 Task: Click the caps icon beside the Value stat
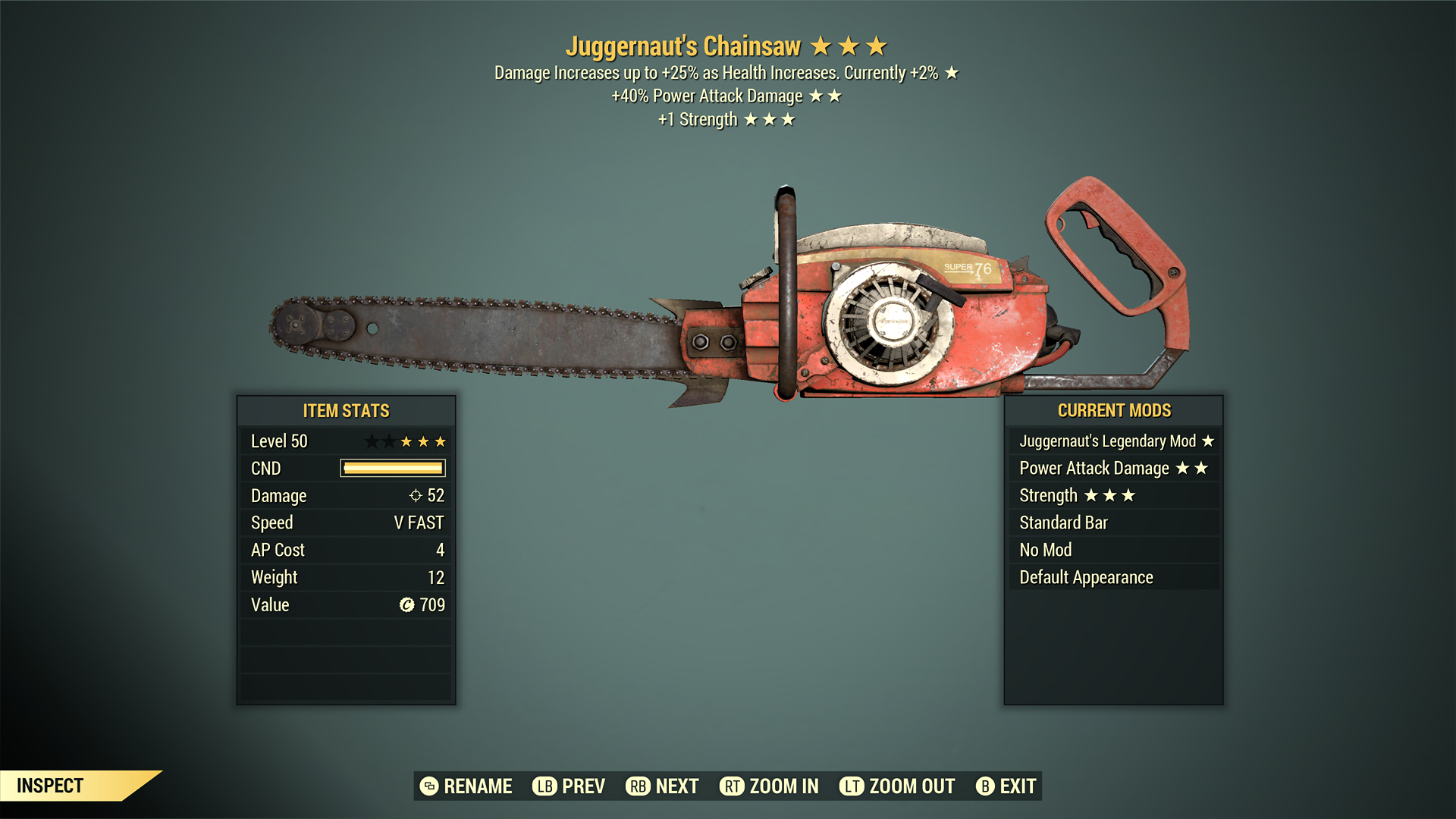[x=406, y=604]
